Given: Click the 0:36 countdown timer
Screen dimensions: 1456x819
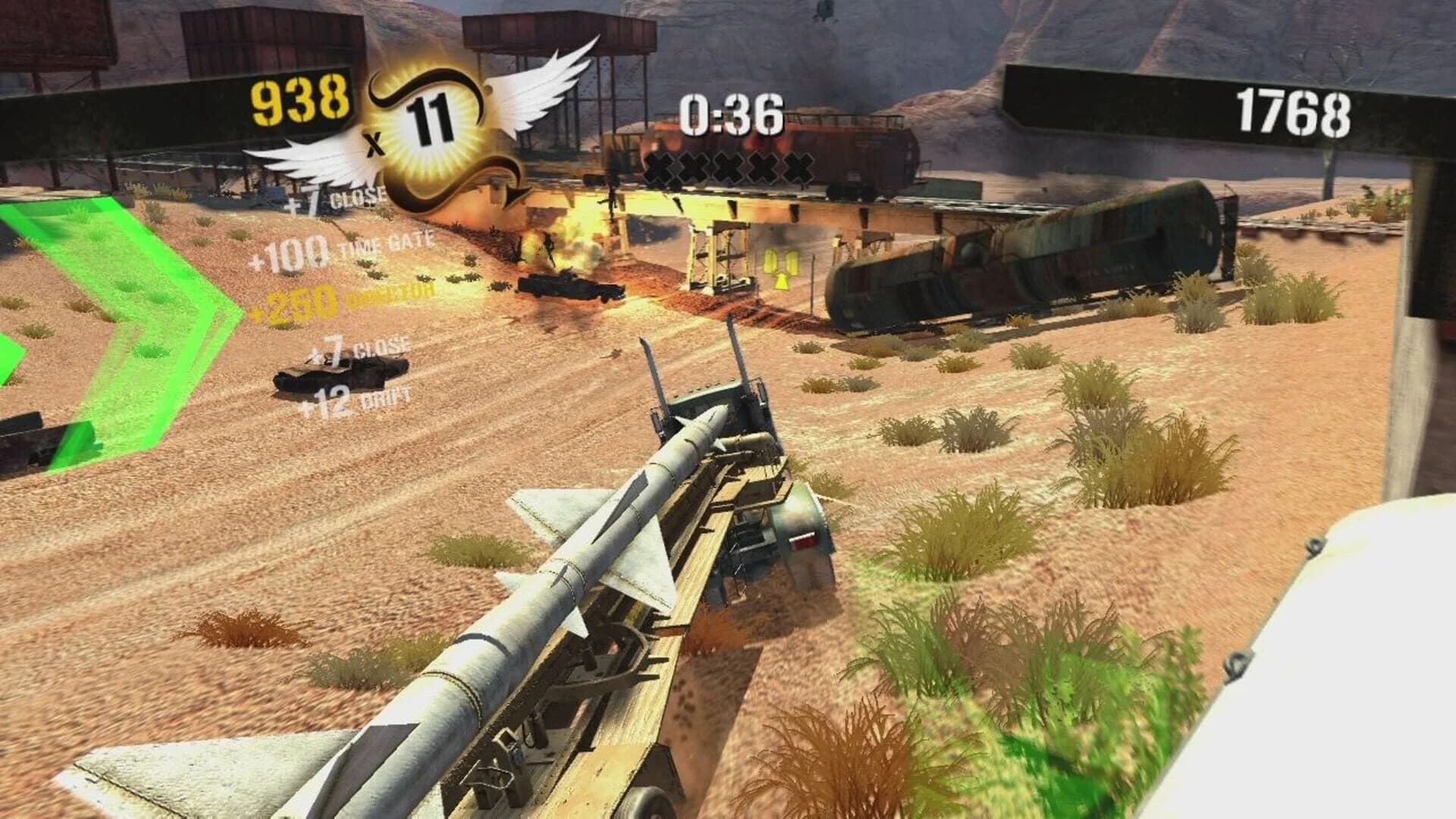Looking at the screenshot, I should click(732, 112).
